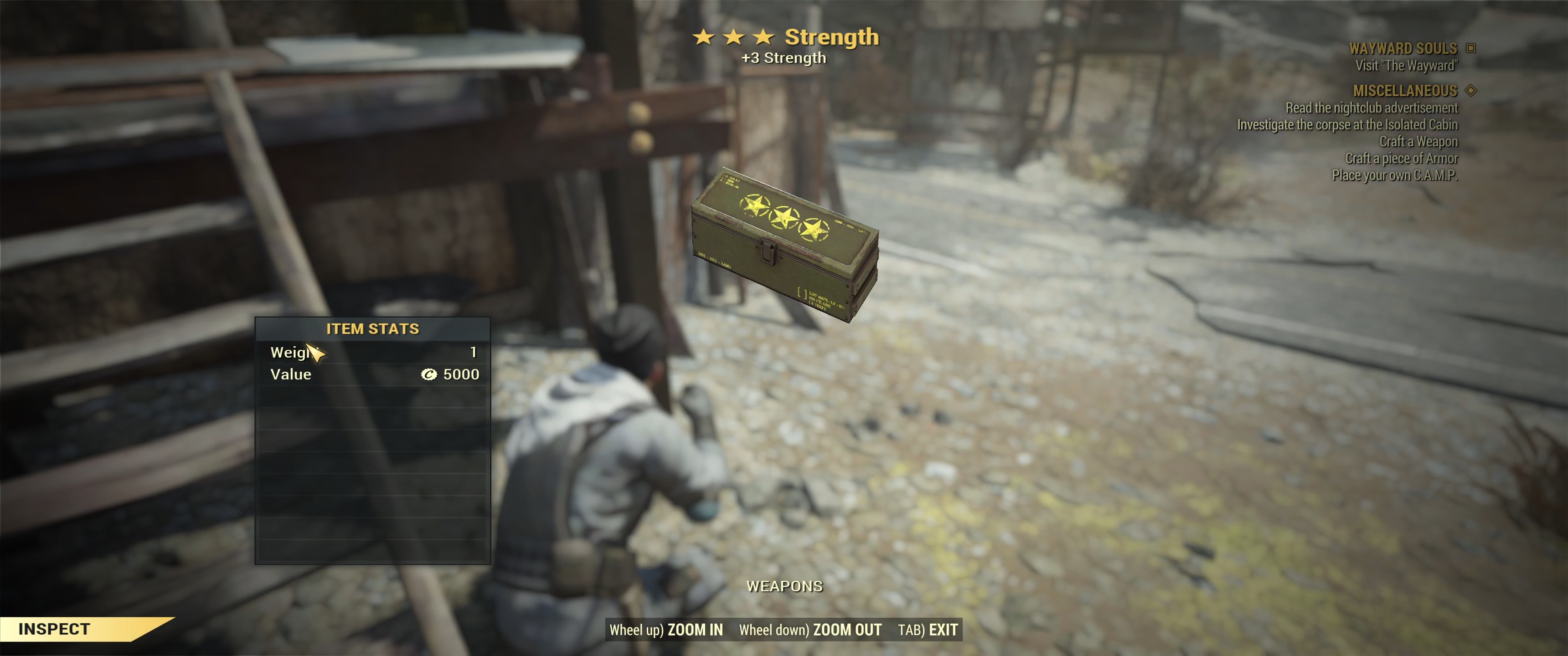
Task: Select the WEAPONS category label
Action: [x=784, y=587]
